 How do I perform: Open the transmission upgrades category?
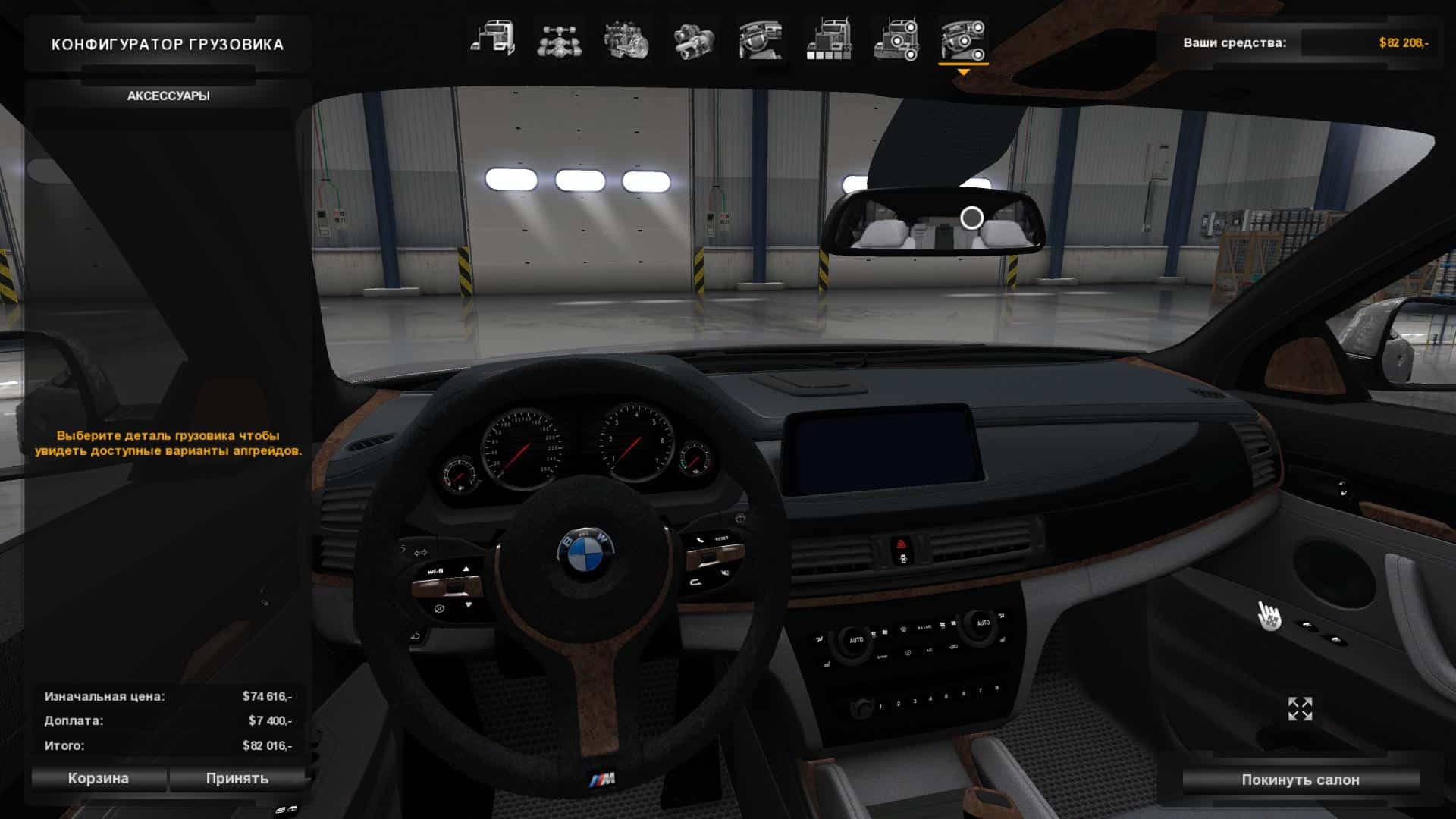coord(693,39)
